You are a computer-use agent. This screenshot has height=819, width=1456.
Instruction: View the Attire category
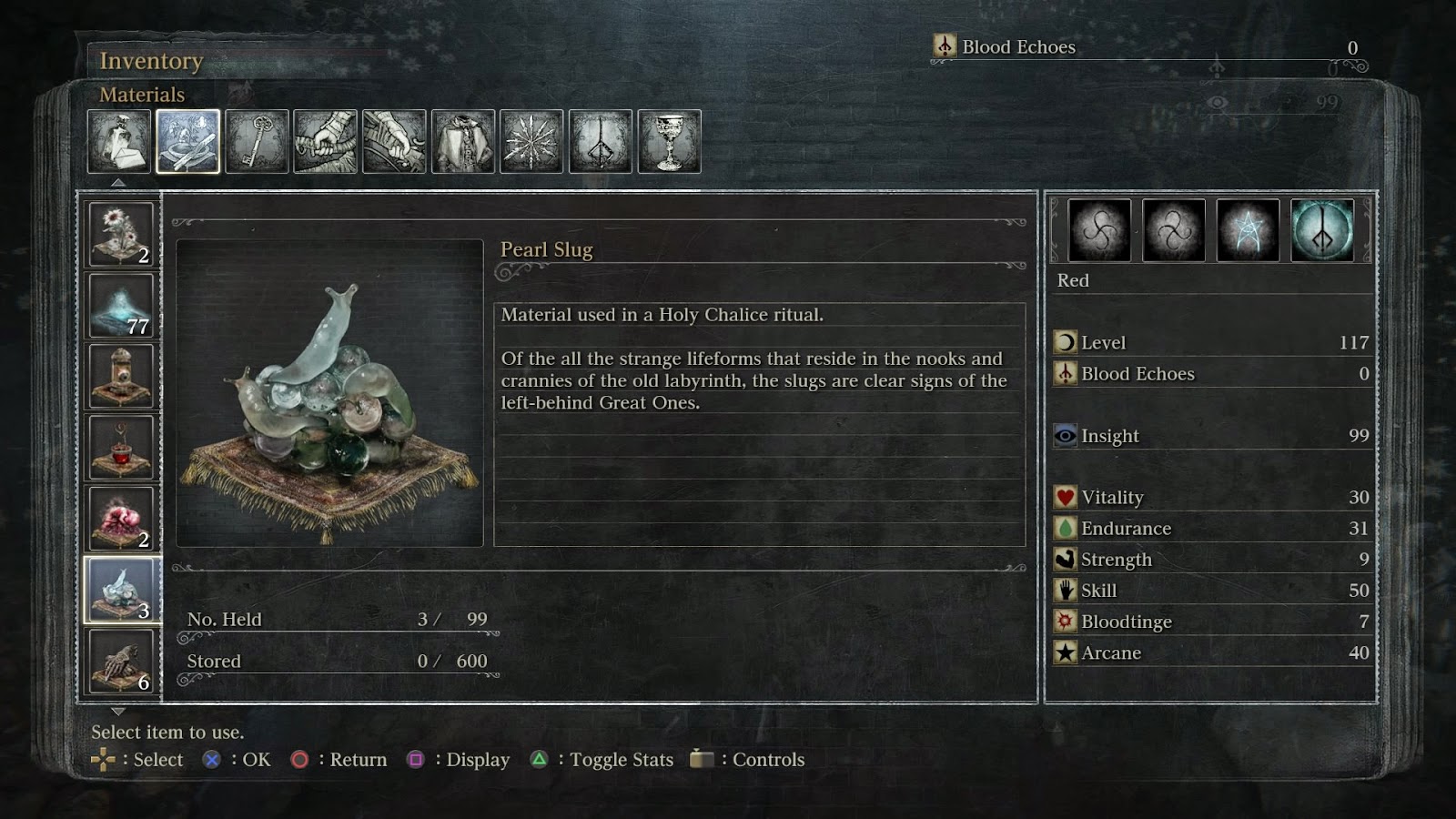click(x=464, y=141)
